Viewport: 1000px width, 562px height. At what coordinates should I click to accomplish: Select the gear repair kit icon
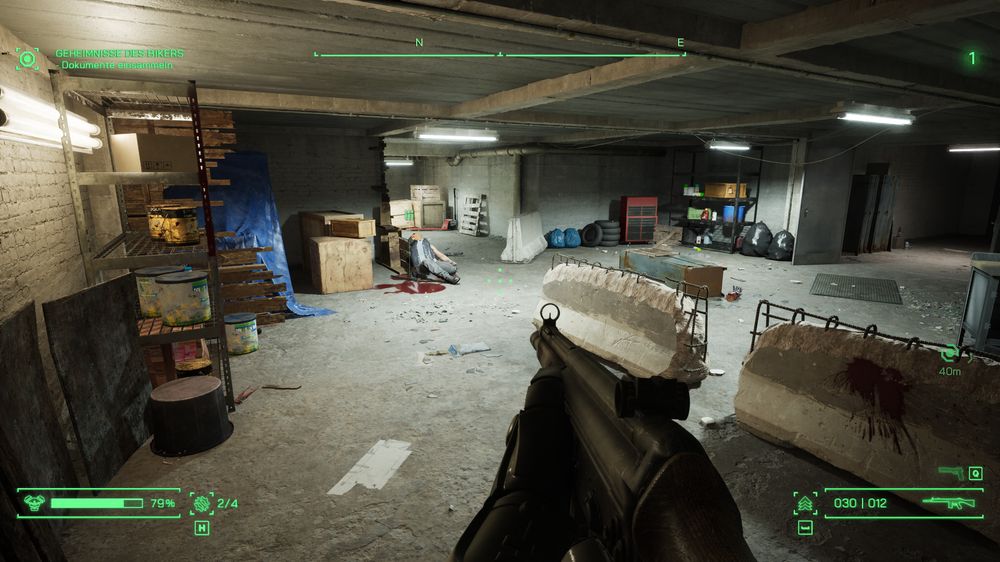[202, 503]
